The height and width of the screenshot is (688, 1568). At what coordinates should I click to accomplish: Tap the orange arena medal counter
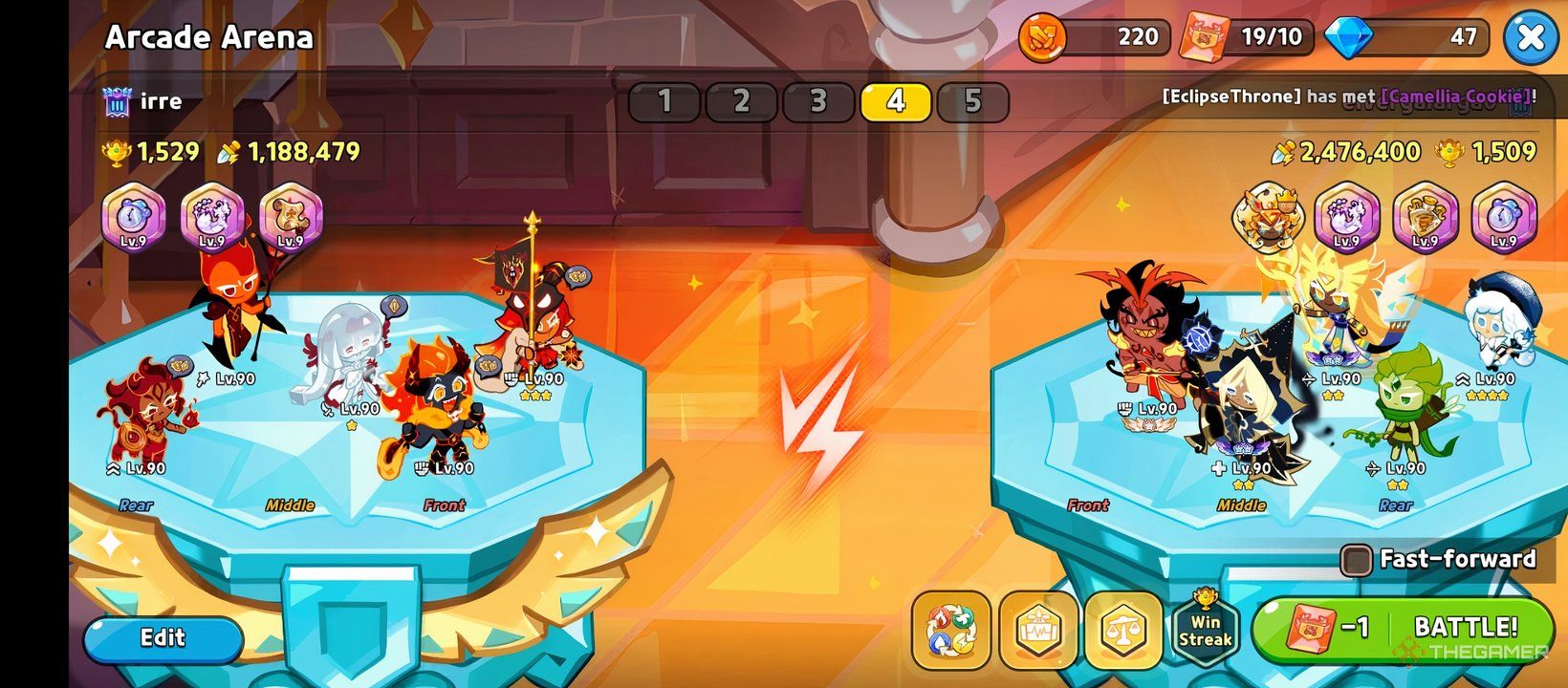click(1095, 38)
